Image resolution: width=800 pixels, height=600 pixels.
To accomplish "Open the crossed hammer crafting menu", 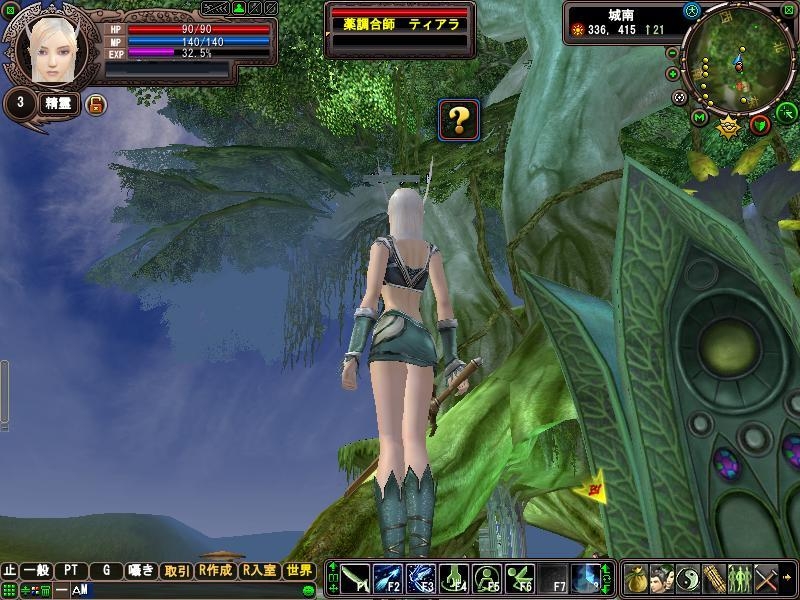I will (x=767, y=579).
